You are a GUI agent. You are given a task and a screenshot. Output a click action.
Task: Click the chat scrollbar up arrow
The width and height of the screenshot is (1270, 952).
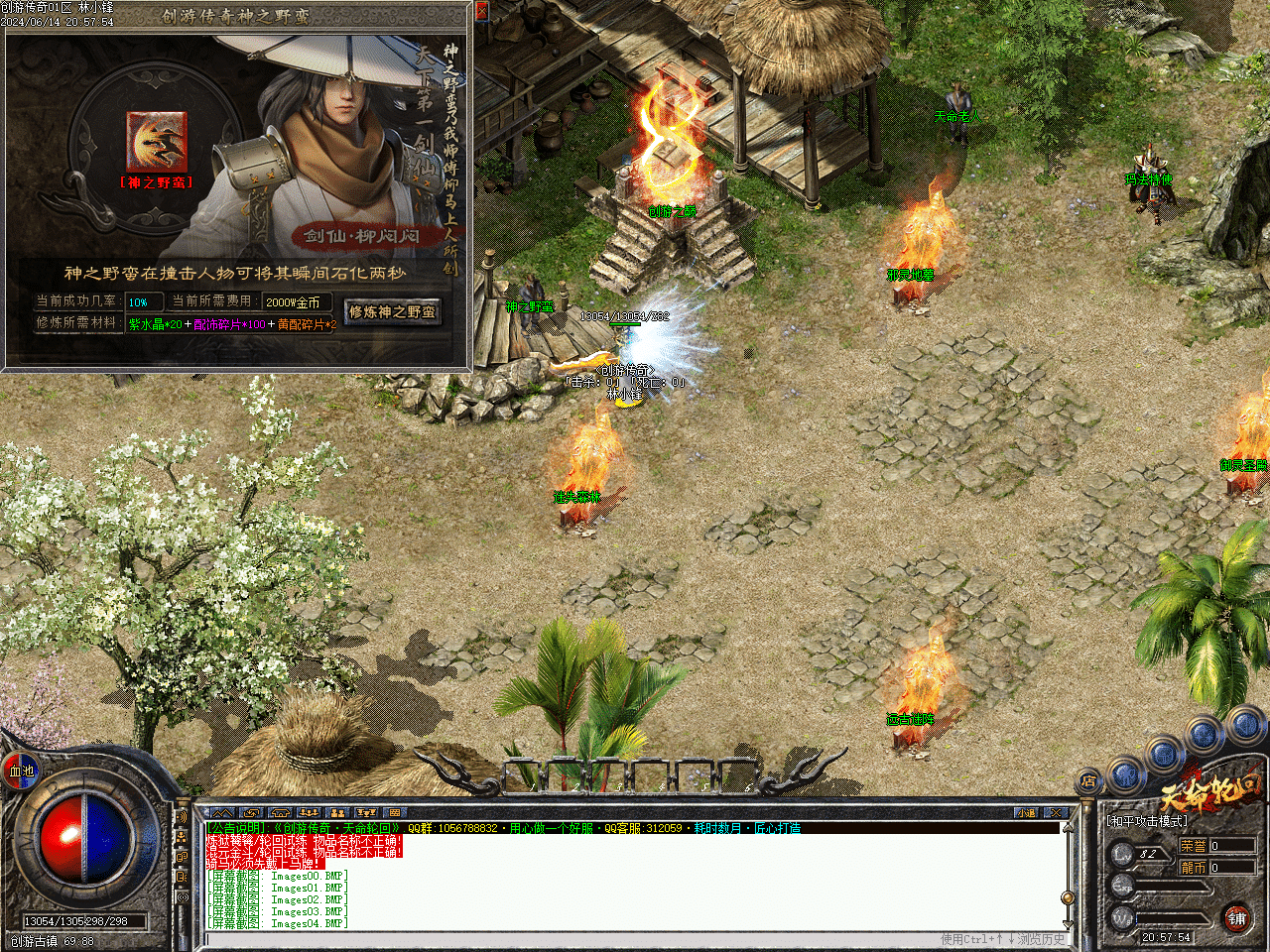coord(1068,829)
